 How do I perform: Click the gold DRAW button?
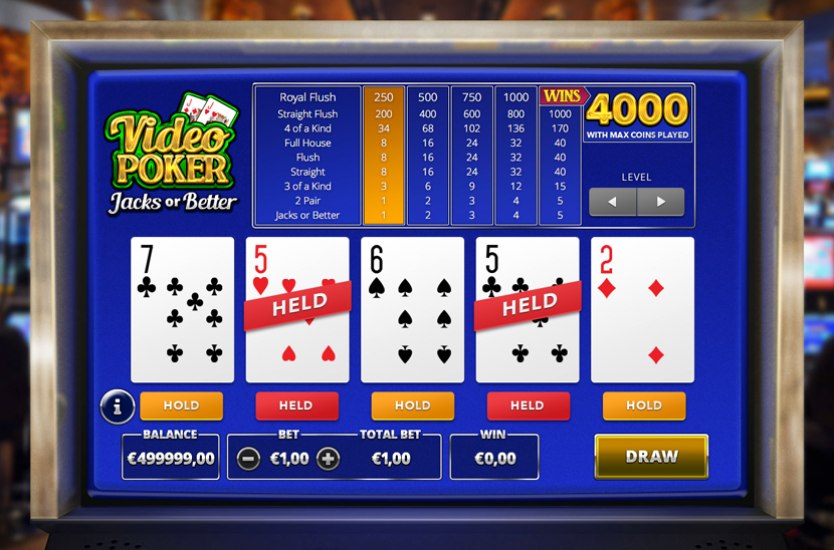tap(651, 456)
